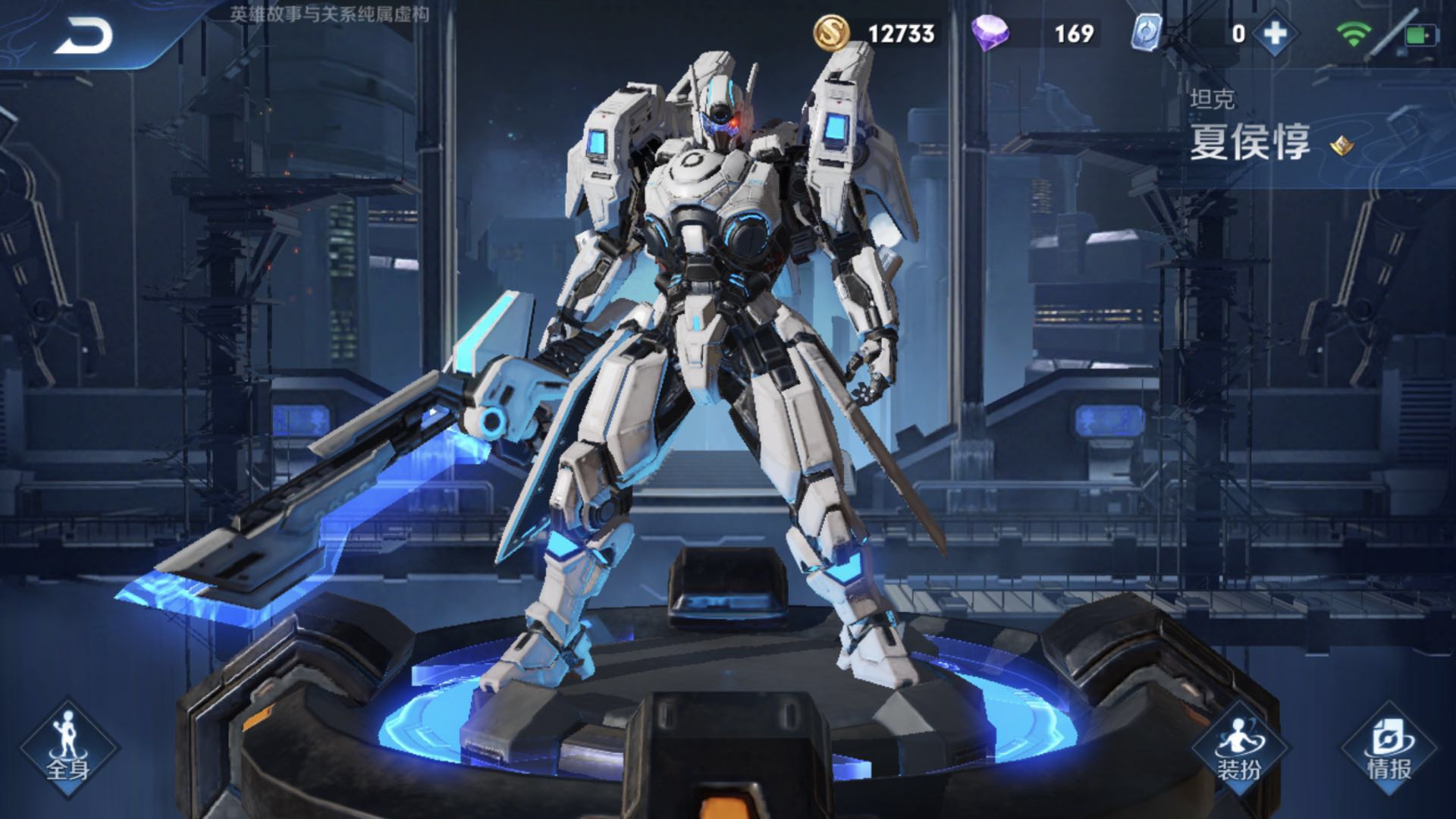Open the 装扮 skins menu
The width and height of the screenshot is (1456, 819).
coord(1239,748)
